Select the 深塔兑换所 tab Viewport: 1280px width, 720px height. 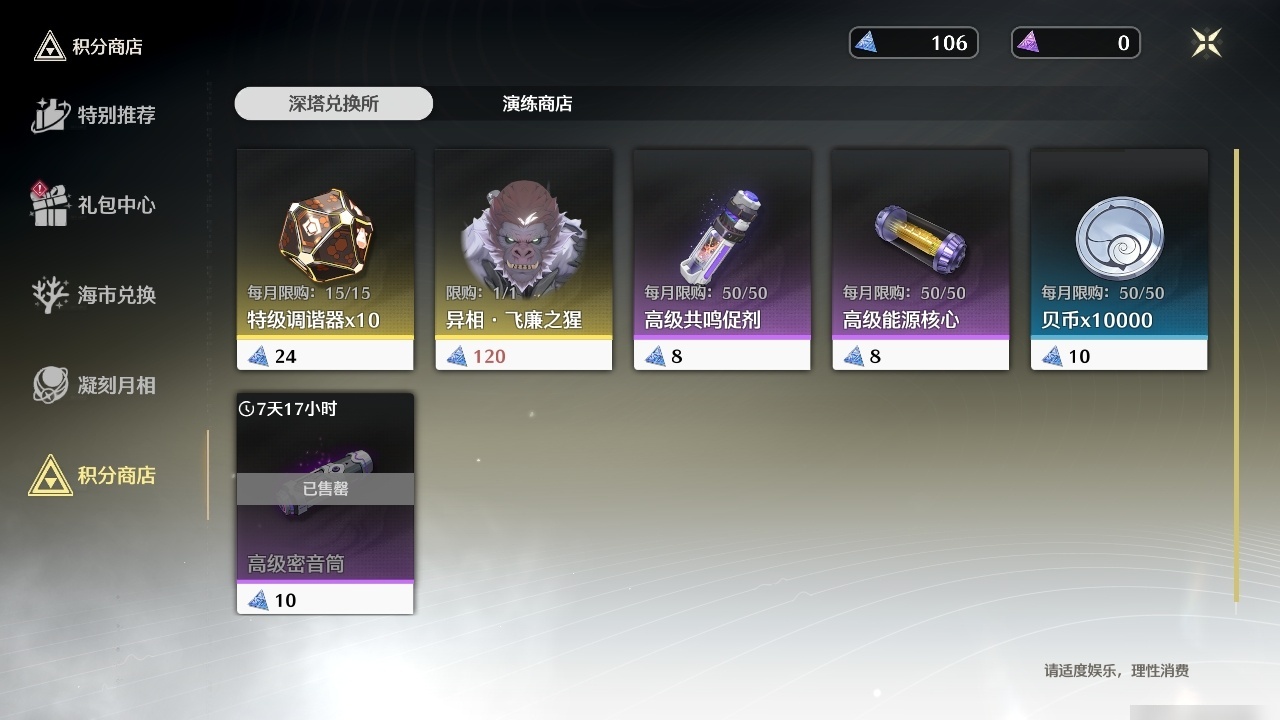point(333,103)
